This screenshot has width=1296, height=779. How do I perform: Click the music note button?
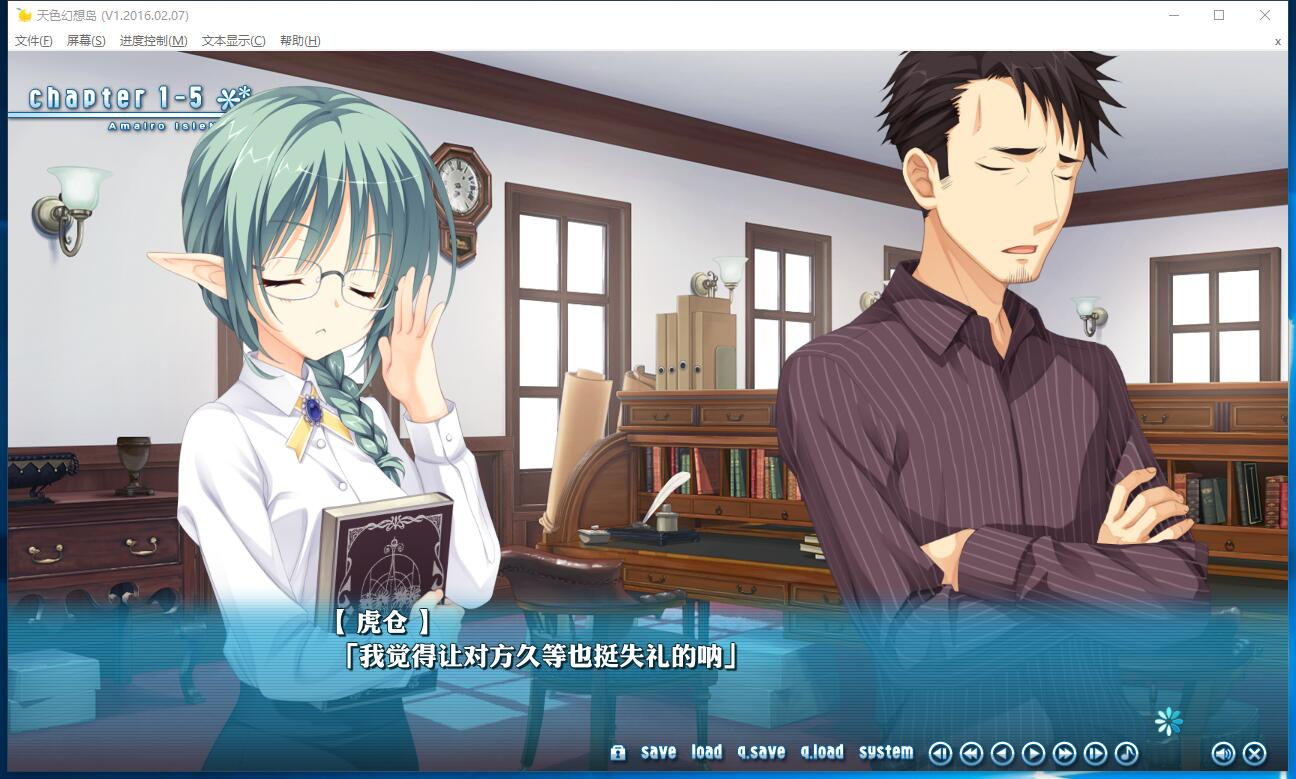[1126, 753]
